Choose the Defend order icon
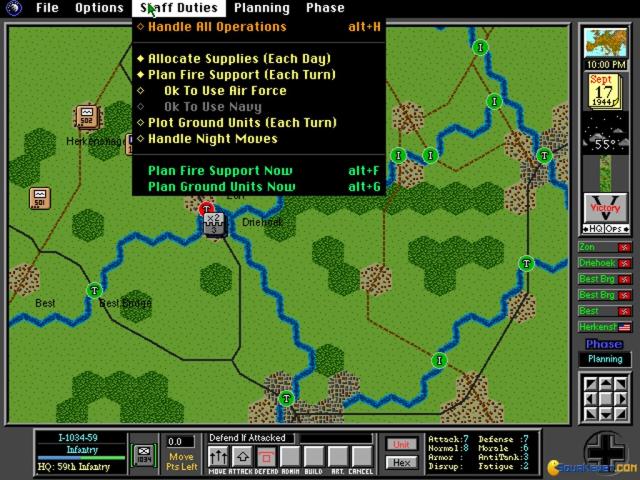 [x=266, y=458]
